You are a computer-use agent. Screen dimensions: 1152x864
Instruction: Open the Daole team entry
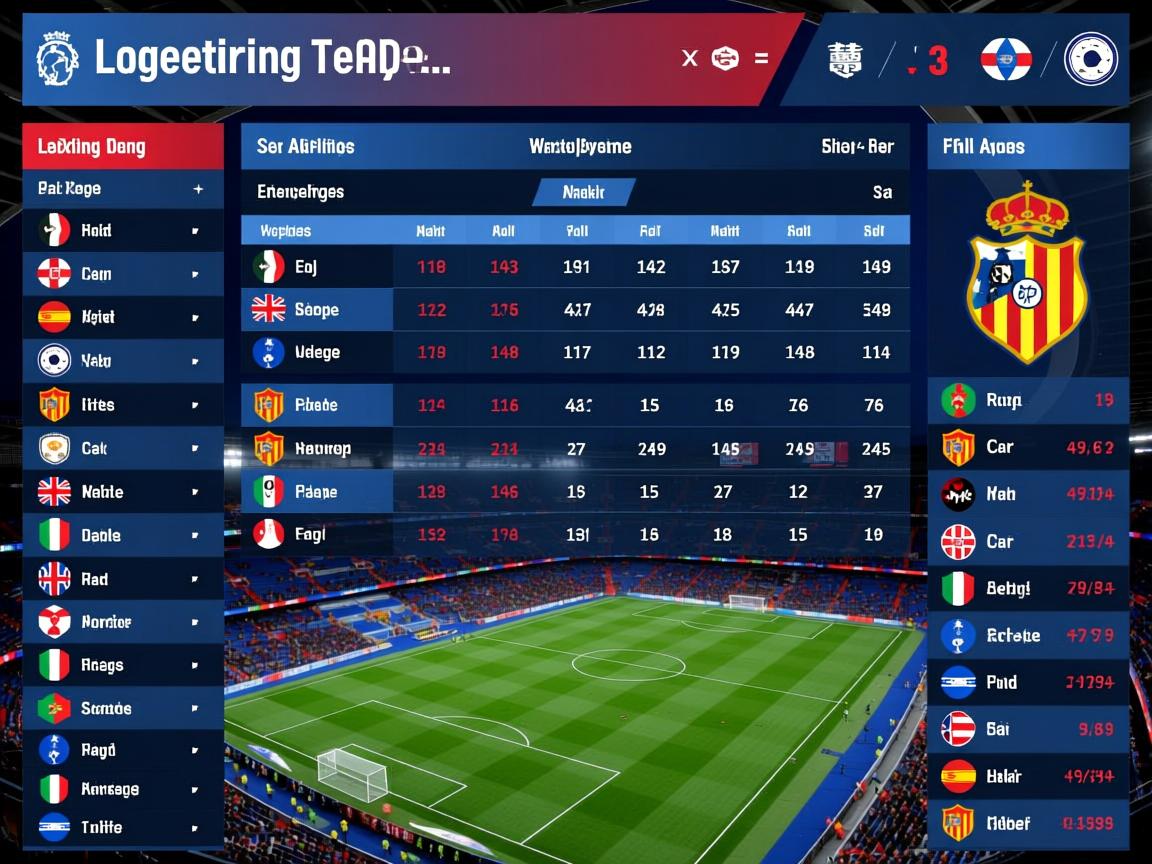(x=122, y=535)
